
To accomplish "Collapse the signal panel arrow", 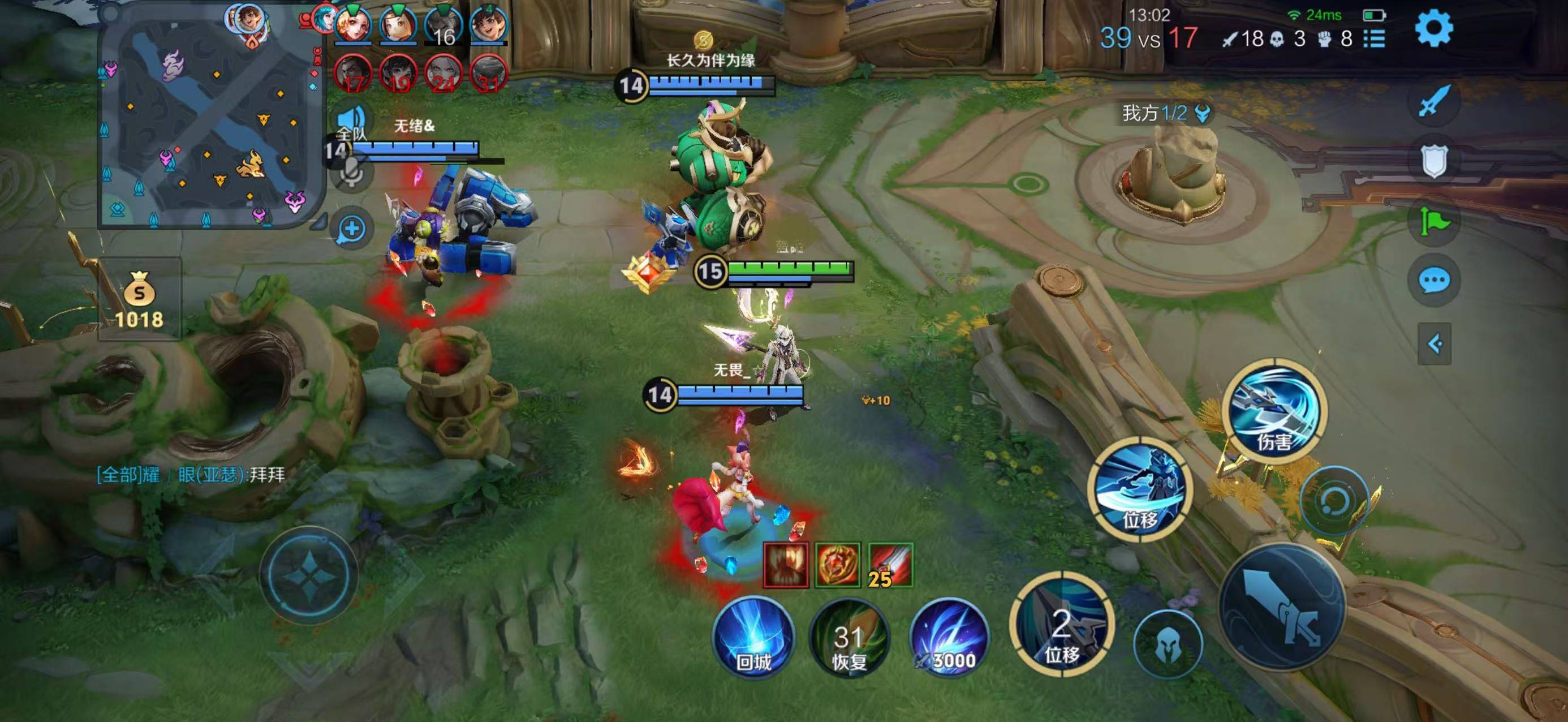I will pos(1434,344).
